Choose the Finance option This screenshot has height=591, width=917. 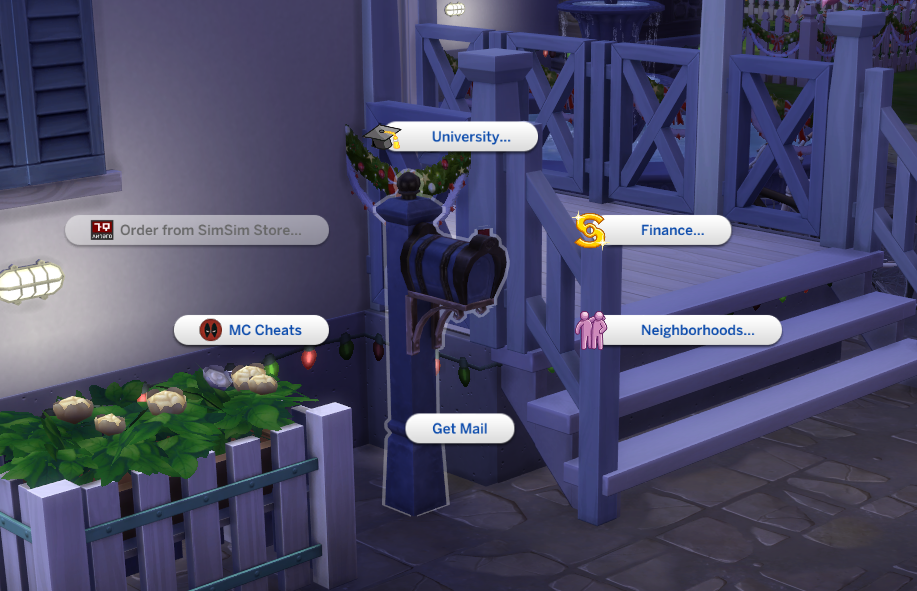coord(671,231)
